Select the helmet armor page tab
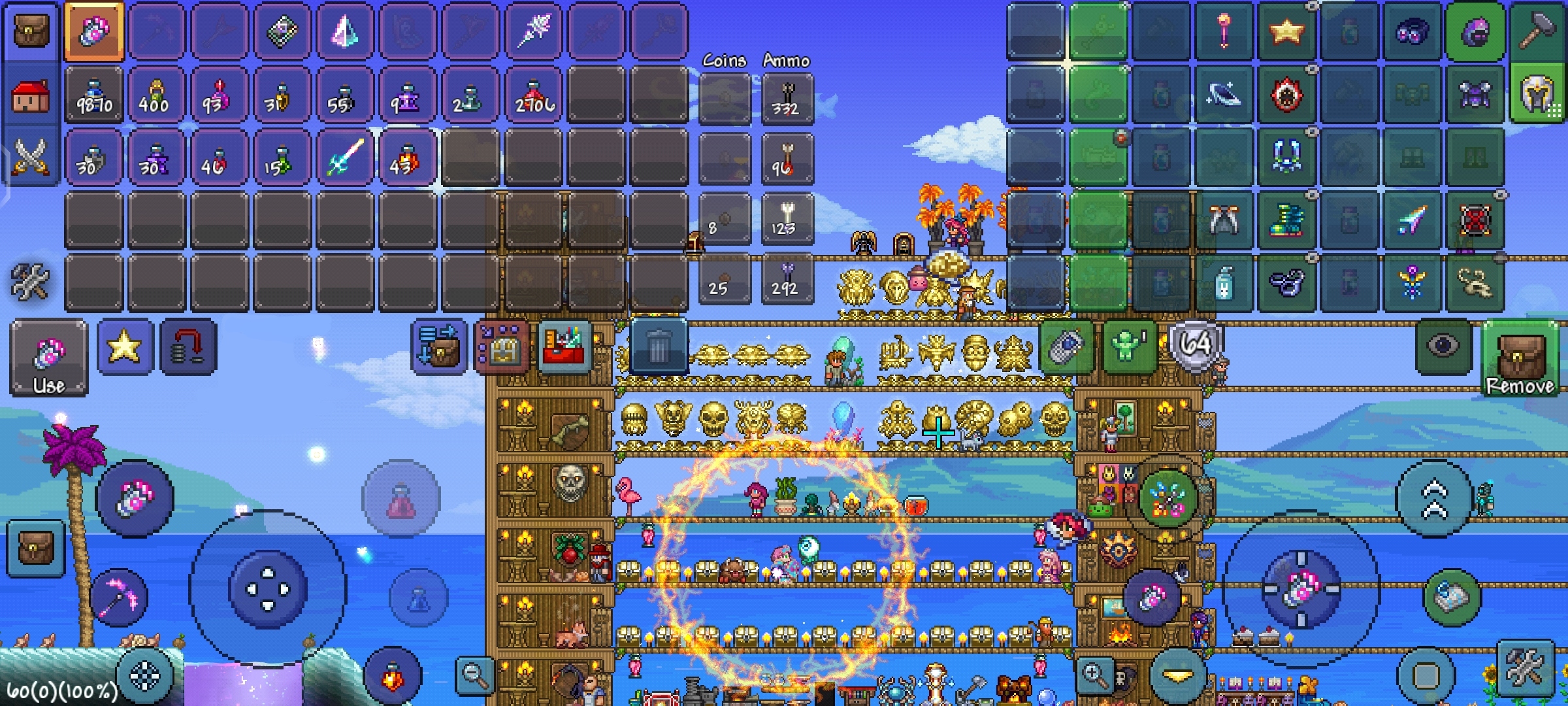The width and height of the screenshot is (1568, 706). click(x=1537, y=95)
